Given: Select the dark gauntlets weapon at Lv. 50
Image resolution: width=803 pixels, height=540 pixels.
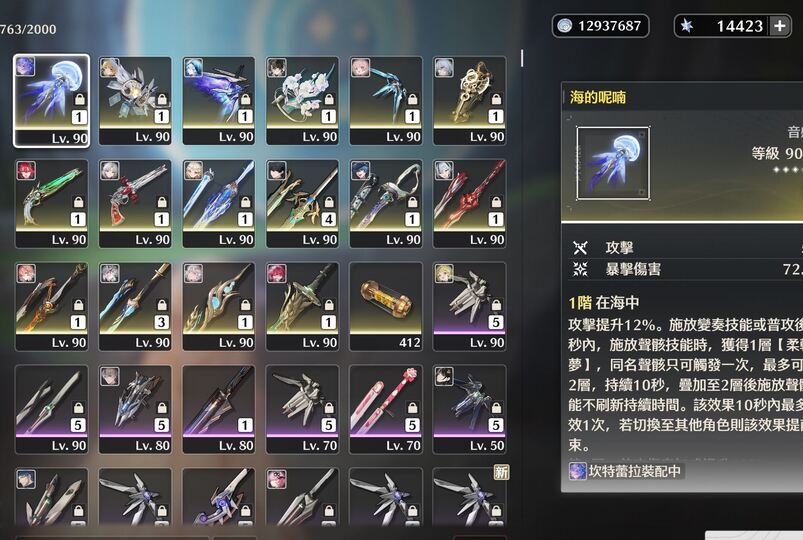Looking at the screenshot, I should [469, 408].
